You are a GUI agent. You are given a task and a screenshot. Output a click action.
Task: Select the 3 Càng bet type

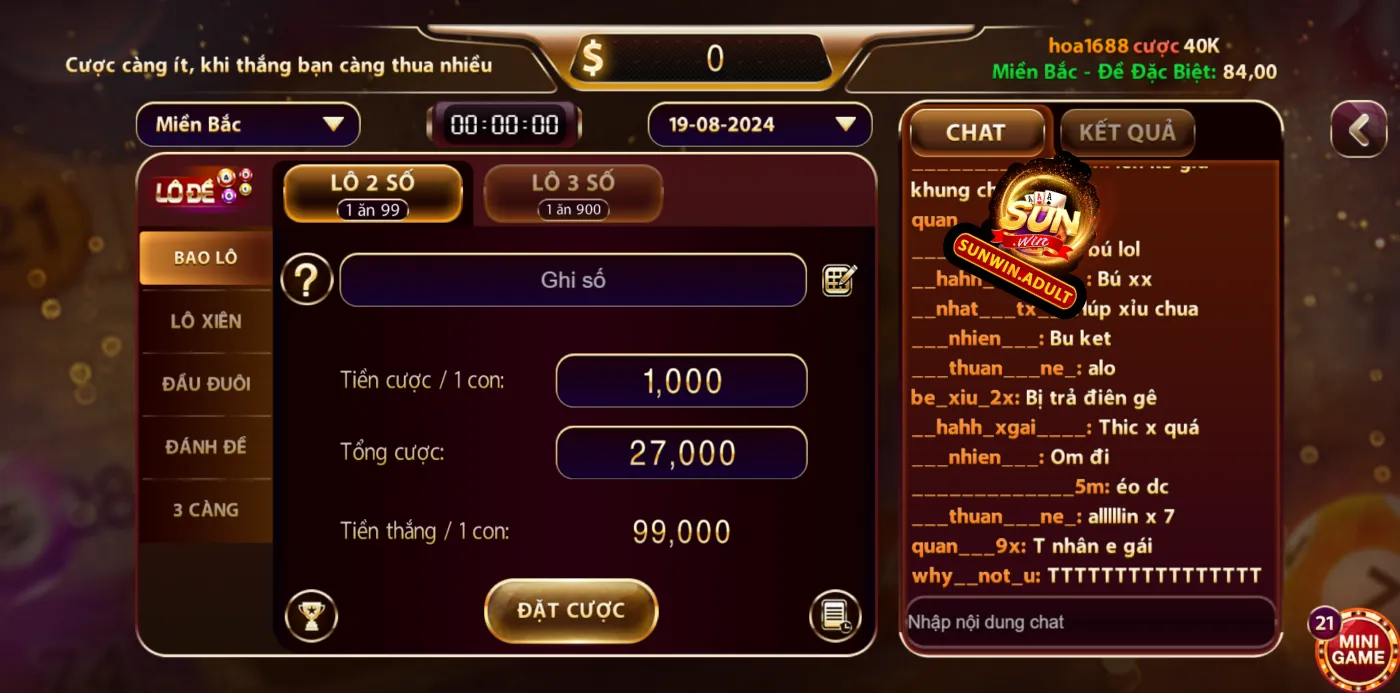205,510
